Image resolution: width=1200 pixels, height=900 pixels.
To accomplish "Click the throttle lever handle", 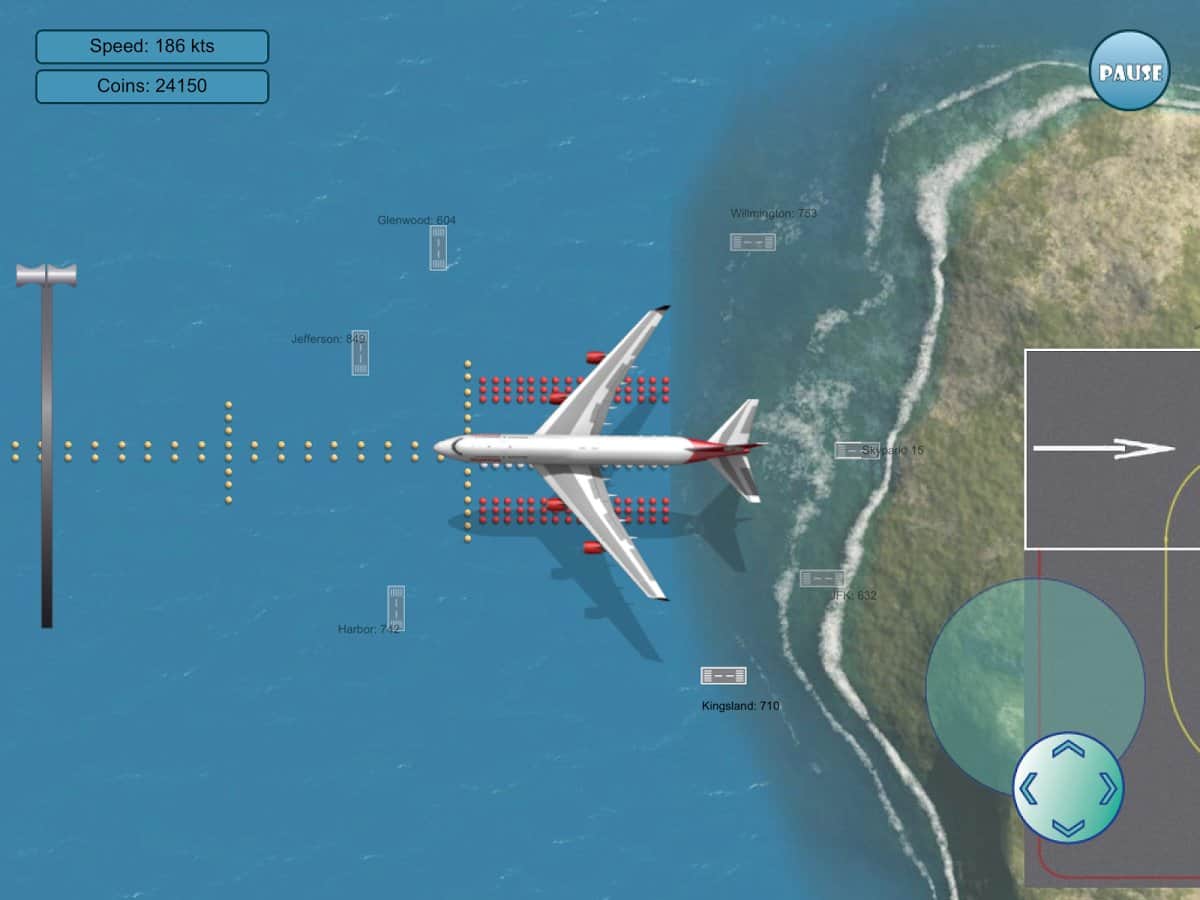I will click(46, 275).
